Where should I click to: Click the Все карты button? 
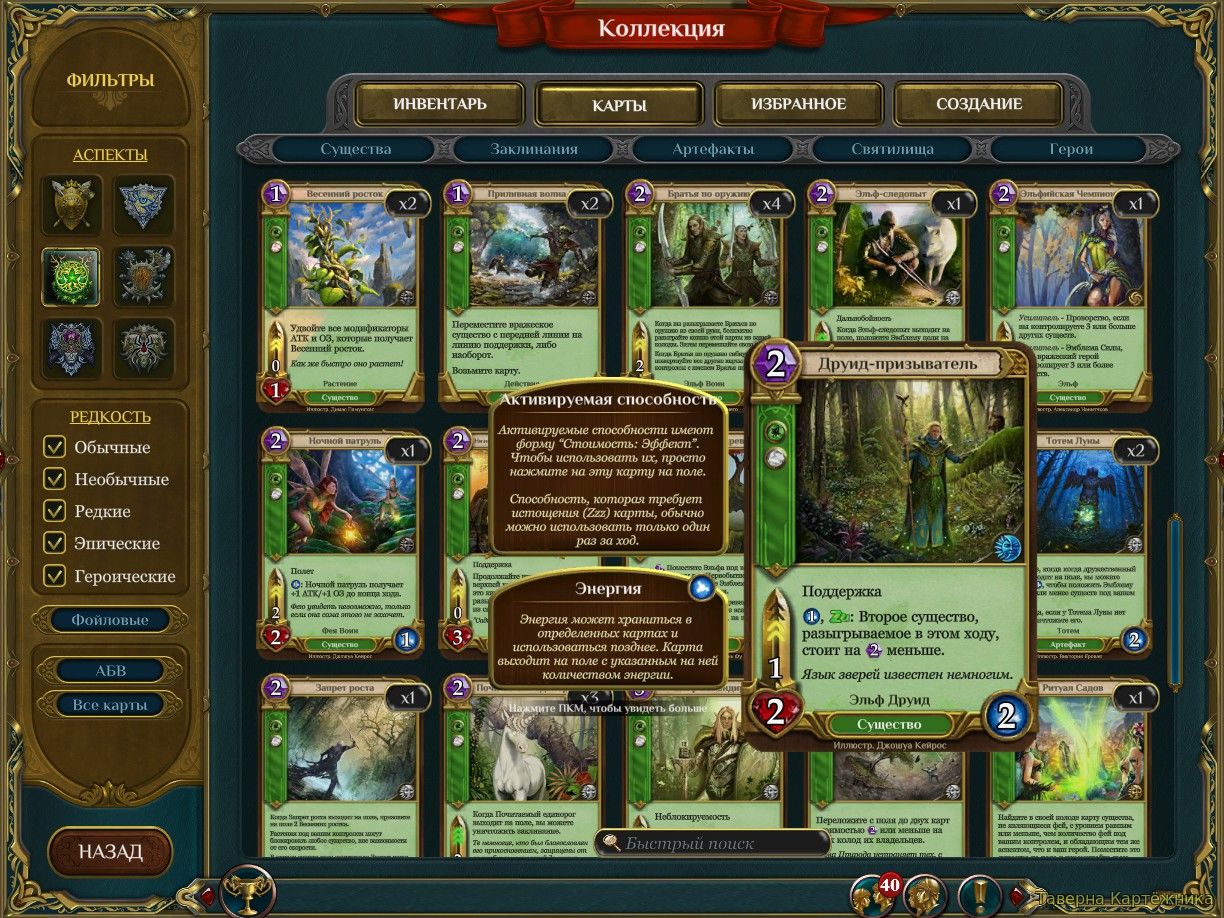pos(110,705)
